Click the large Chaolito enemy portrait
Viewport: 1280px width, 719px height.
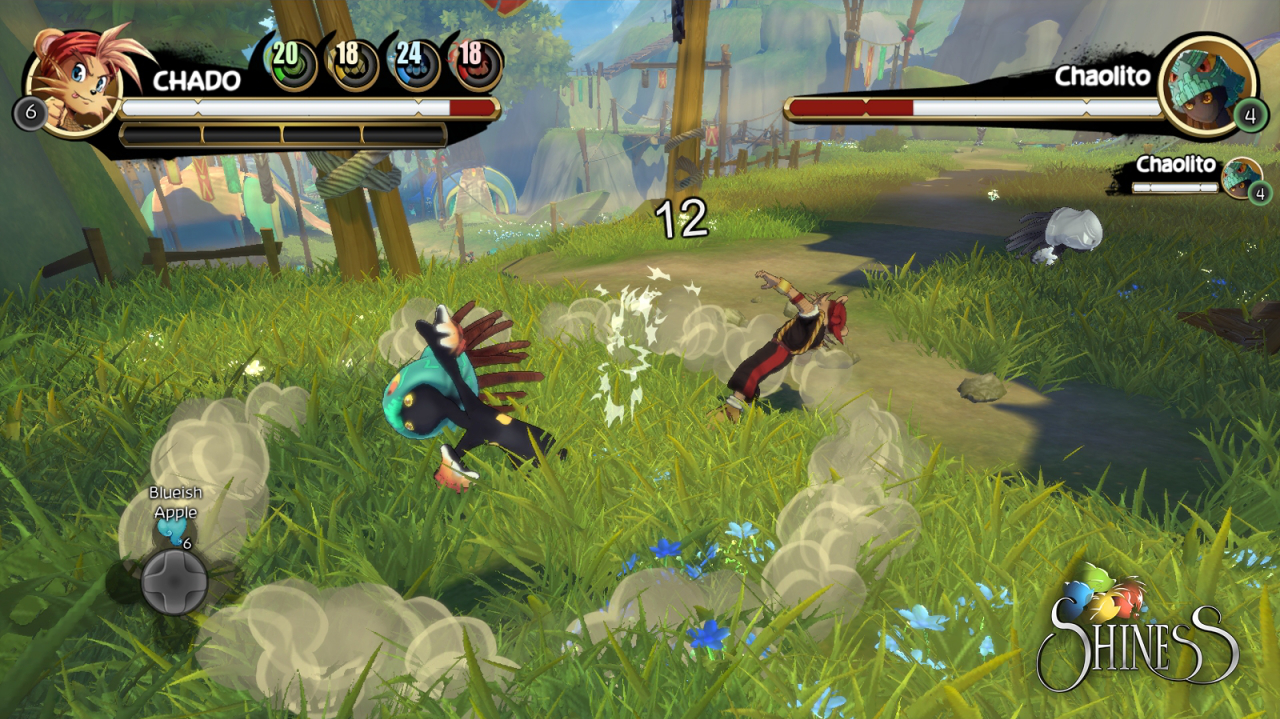[x=1207, y=84]
